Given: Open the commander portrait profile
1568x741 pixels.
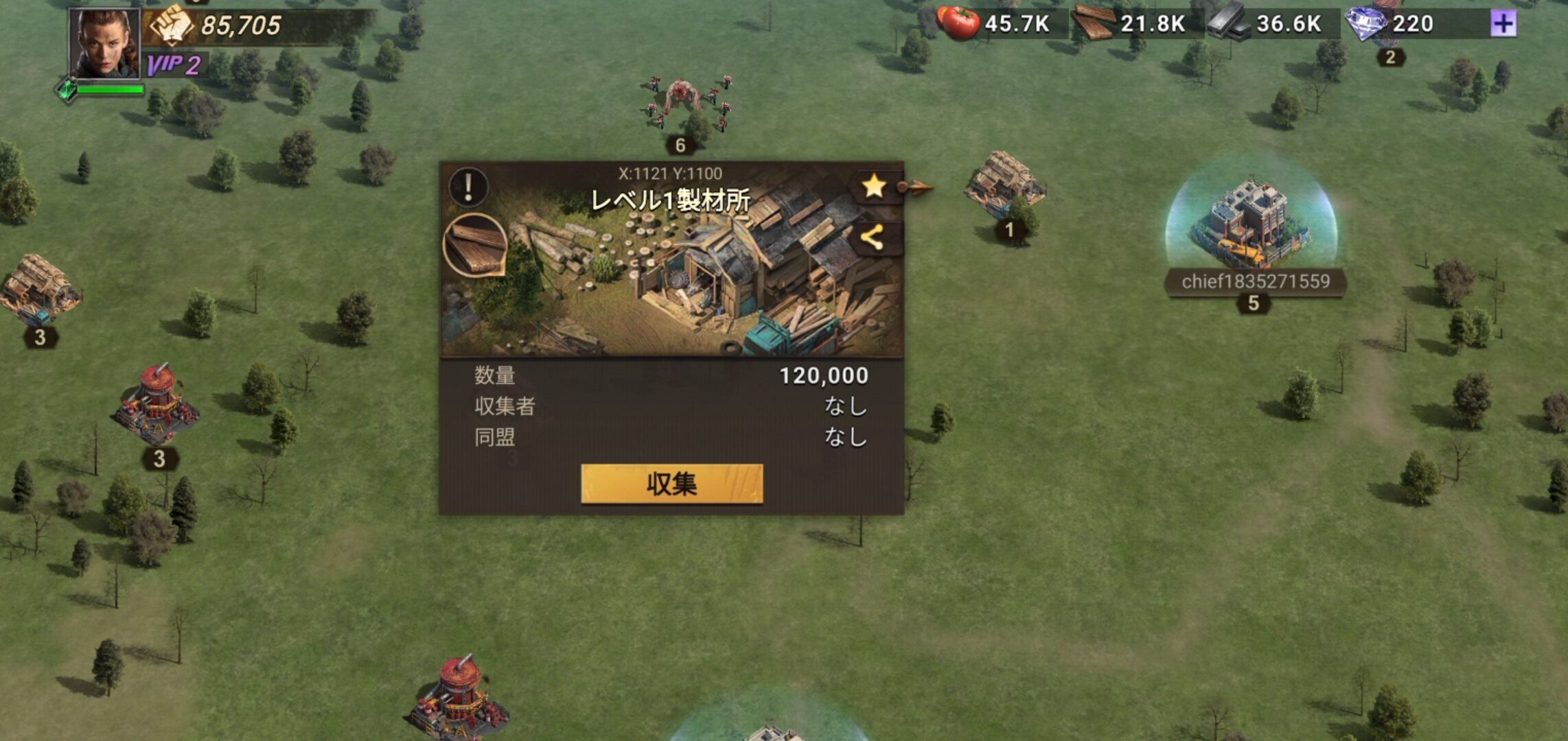Looking at the screenshot, I should coord(104,44).
